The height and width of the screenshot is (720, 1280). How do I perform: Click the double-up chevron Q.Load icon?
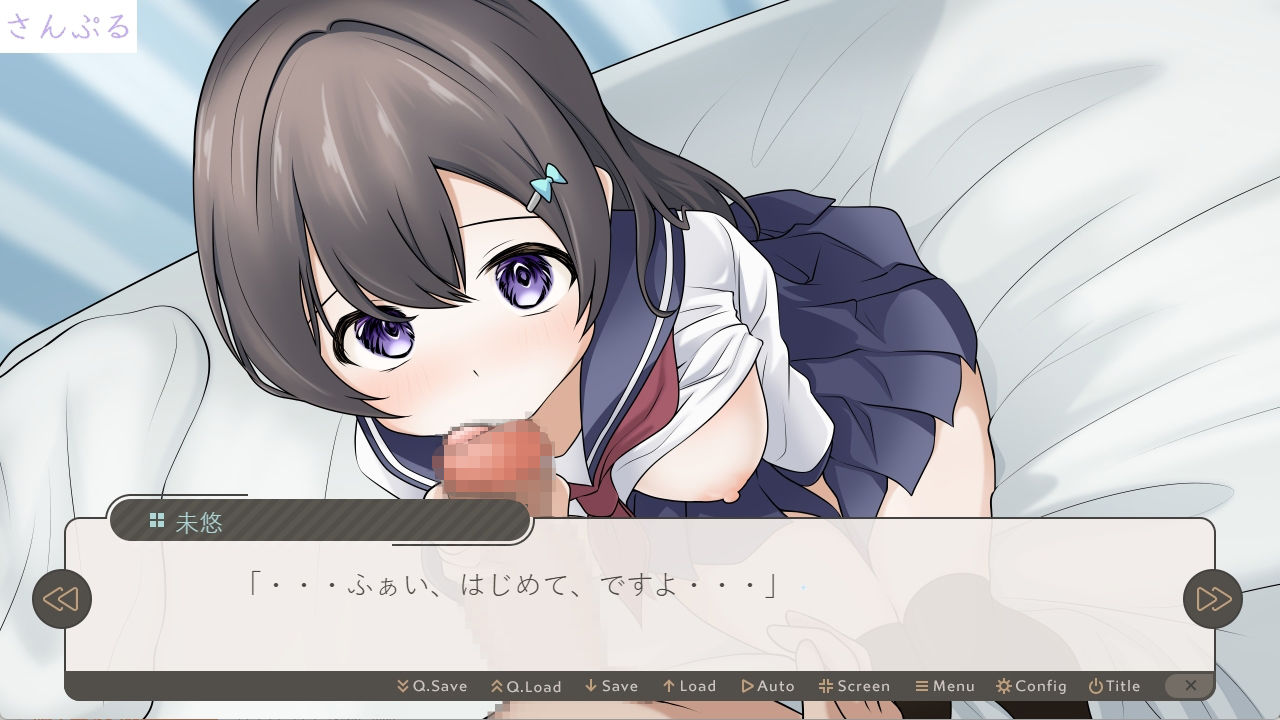[x=497, y=686]
